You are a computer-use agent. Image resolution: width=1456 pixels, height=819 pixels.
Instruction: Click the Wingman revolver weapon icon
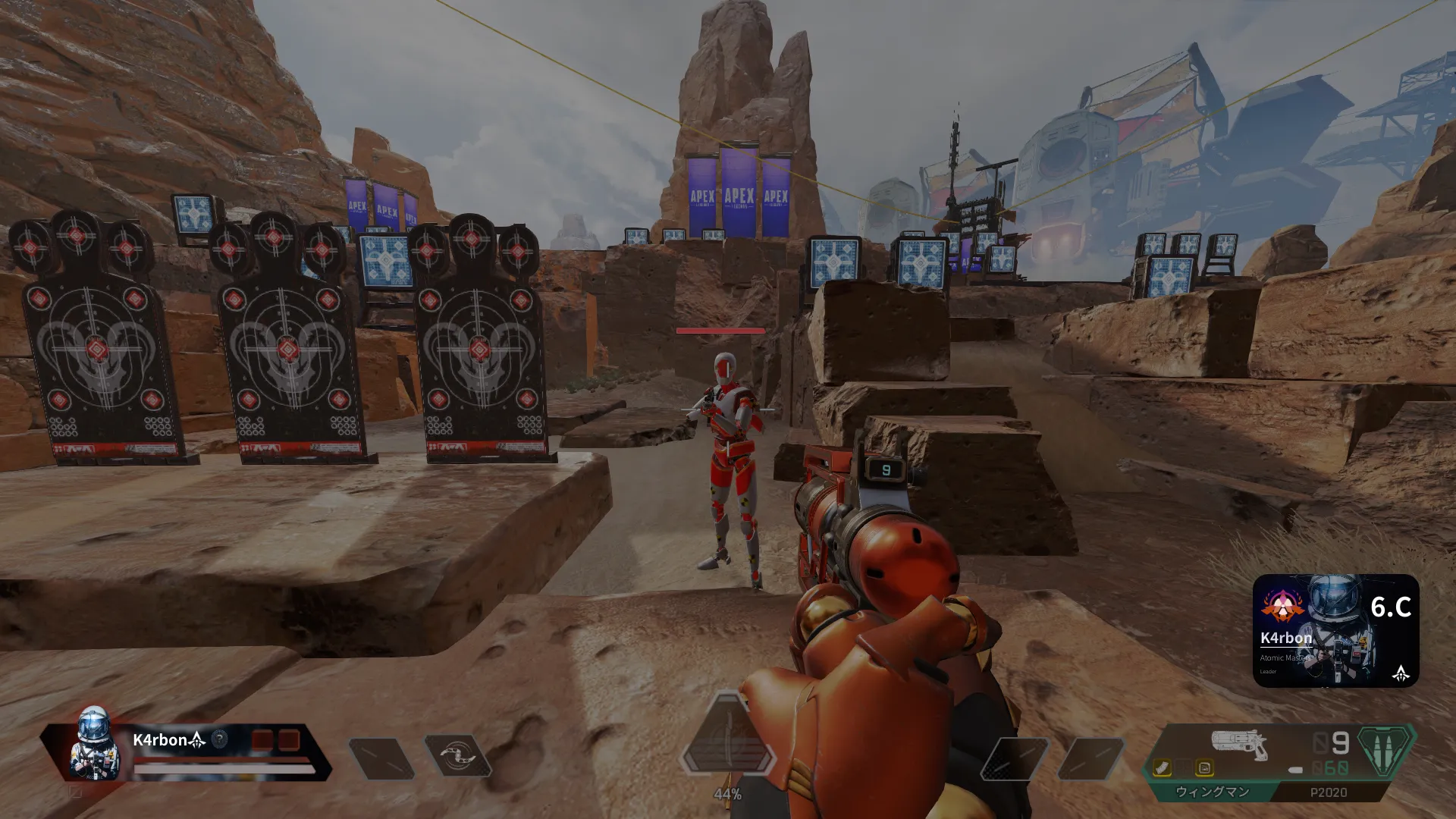pos(1238,743)
